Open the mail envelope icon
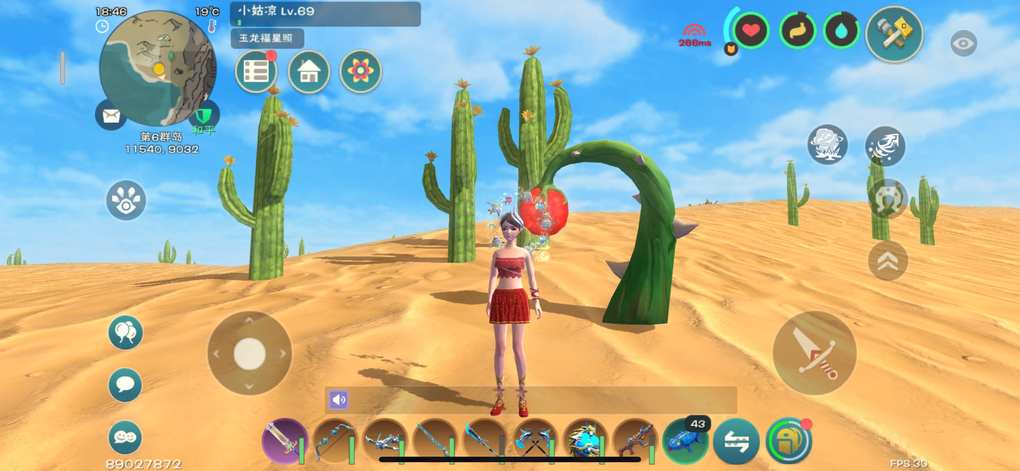Image resolution: width=1020 pixels, height=471 pixels. point(111,116)
